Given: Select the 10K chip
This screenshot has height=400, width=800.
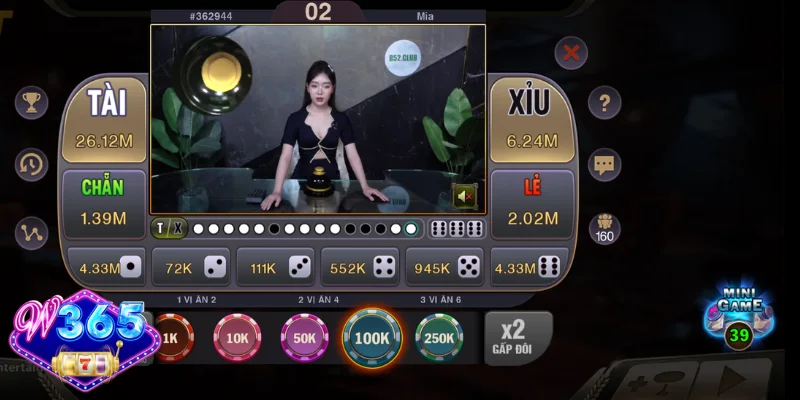Looking at the screenshot, I should [x=237, y=338].
